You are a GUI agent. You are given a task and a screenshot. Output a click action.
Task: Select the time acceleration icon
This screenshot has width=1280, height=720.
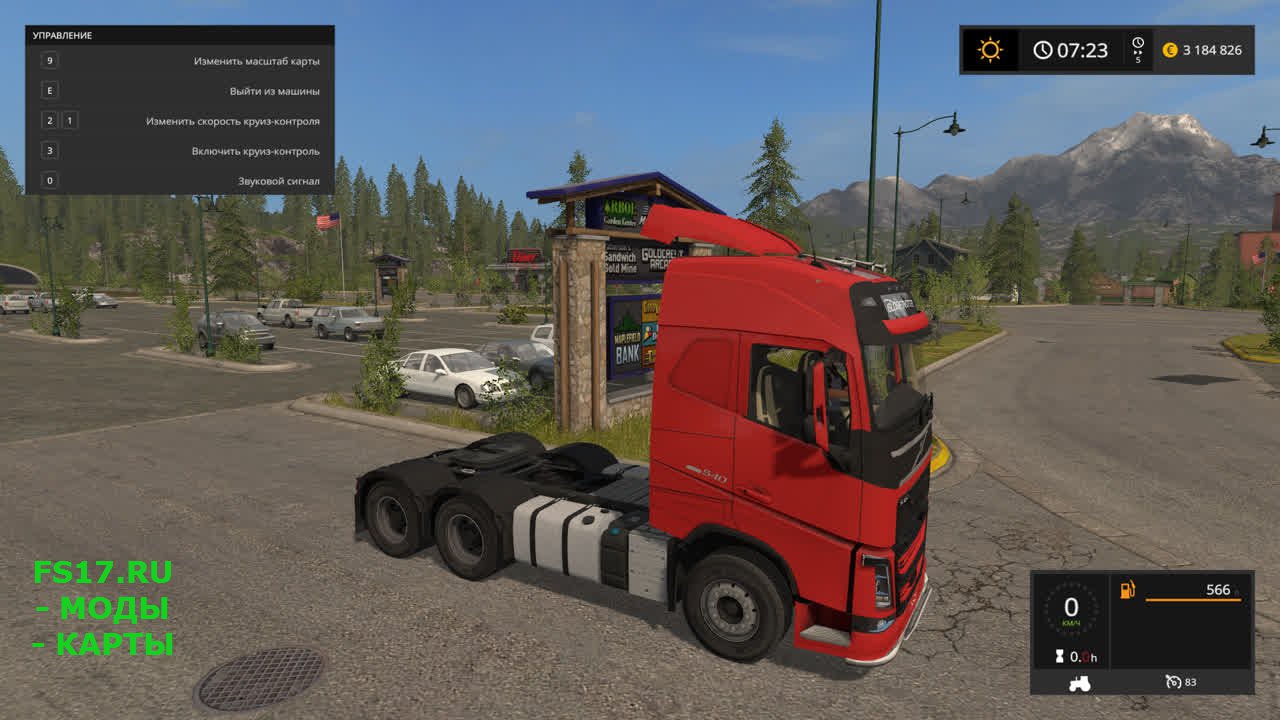(x=1138, y=49)
